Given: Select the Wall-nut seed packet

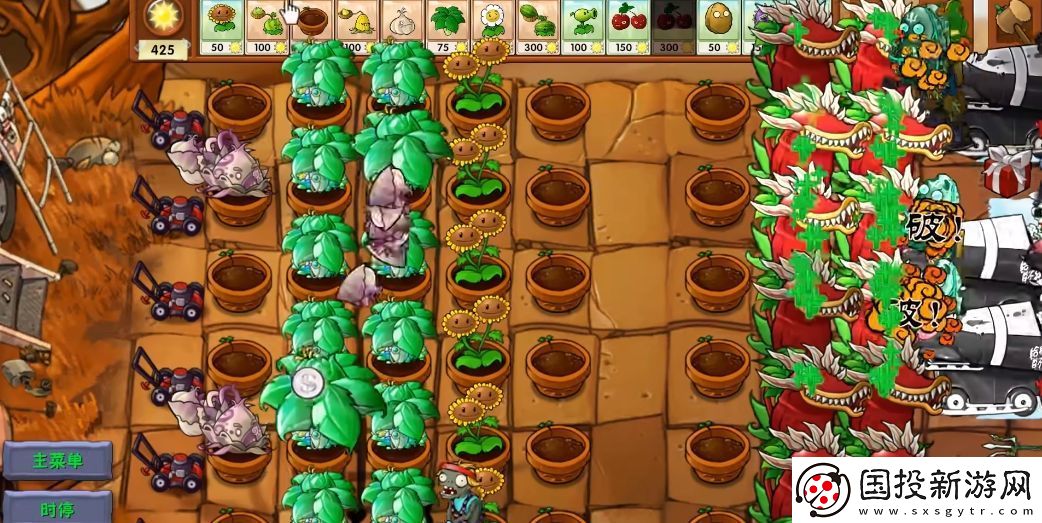Looking at the screenshot, I should click(x=717, y=27).
